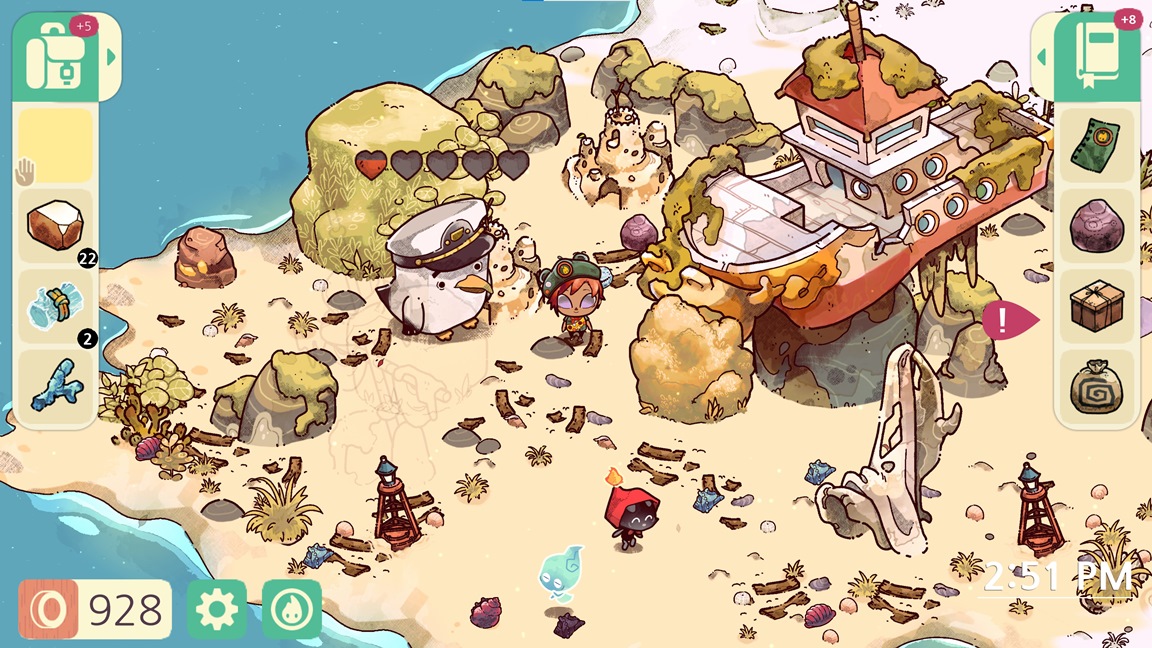The width and height of the screenshot is (1152, 648).
Task: Select the brown ore item slot
Action: pyautogui.click(x=56, y=224)
